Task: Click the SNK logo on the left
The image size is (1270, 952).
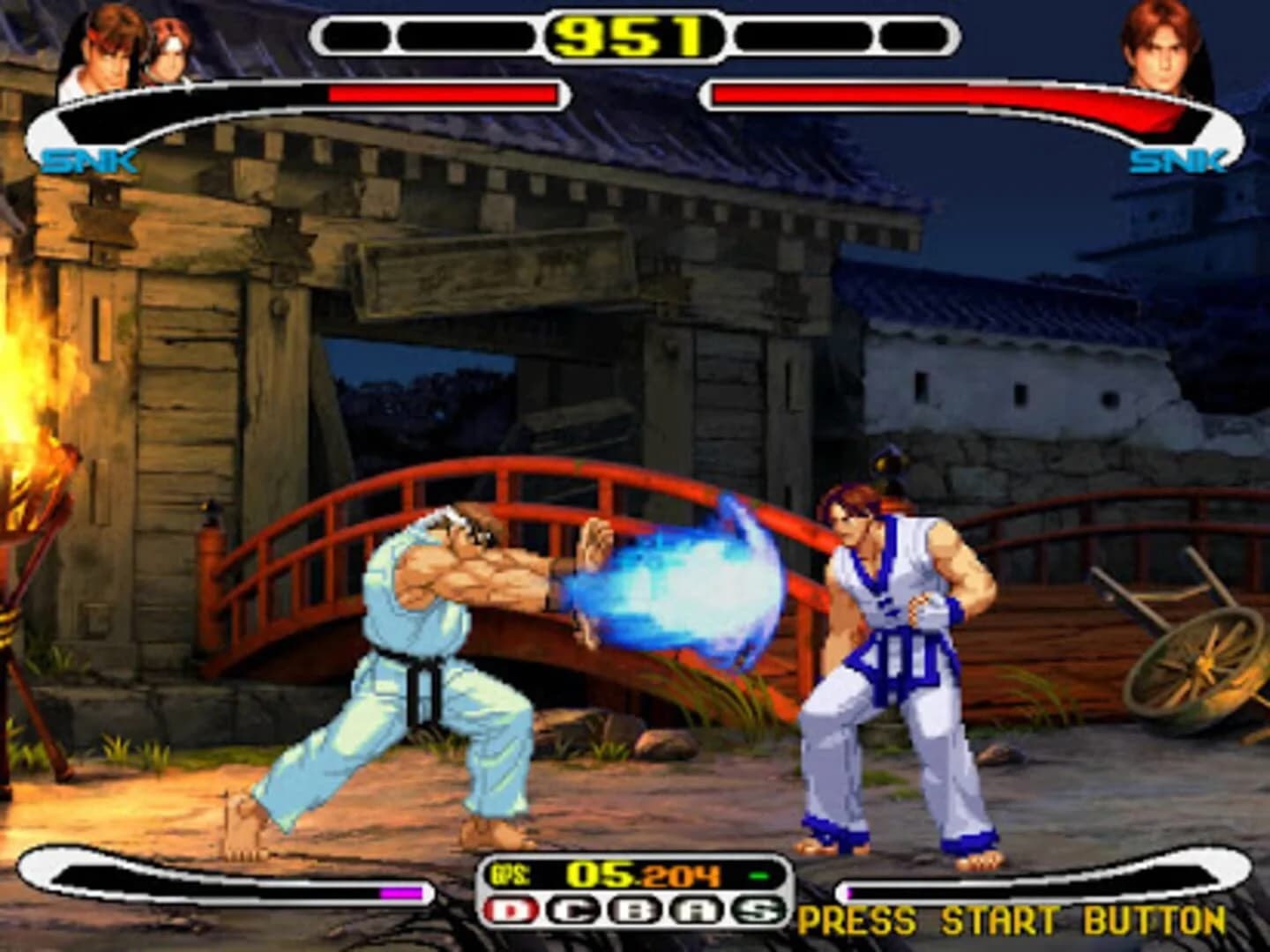Action: (92, 160)
